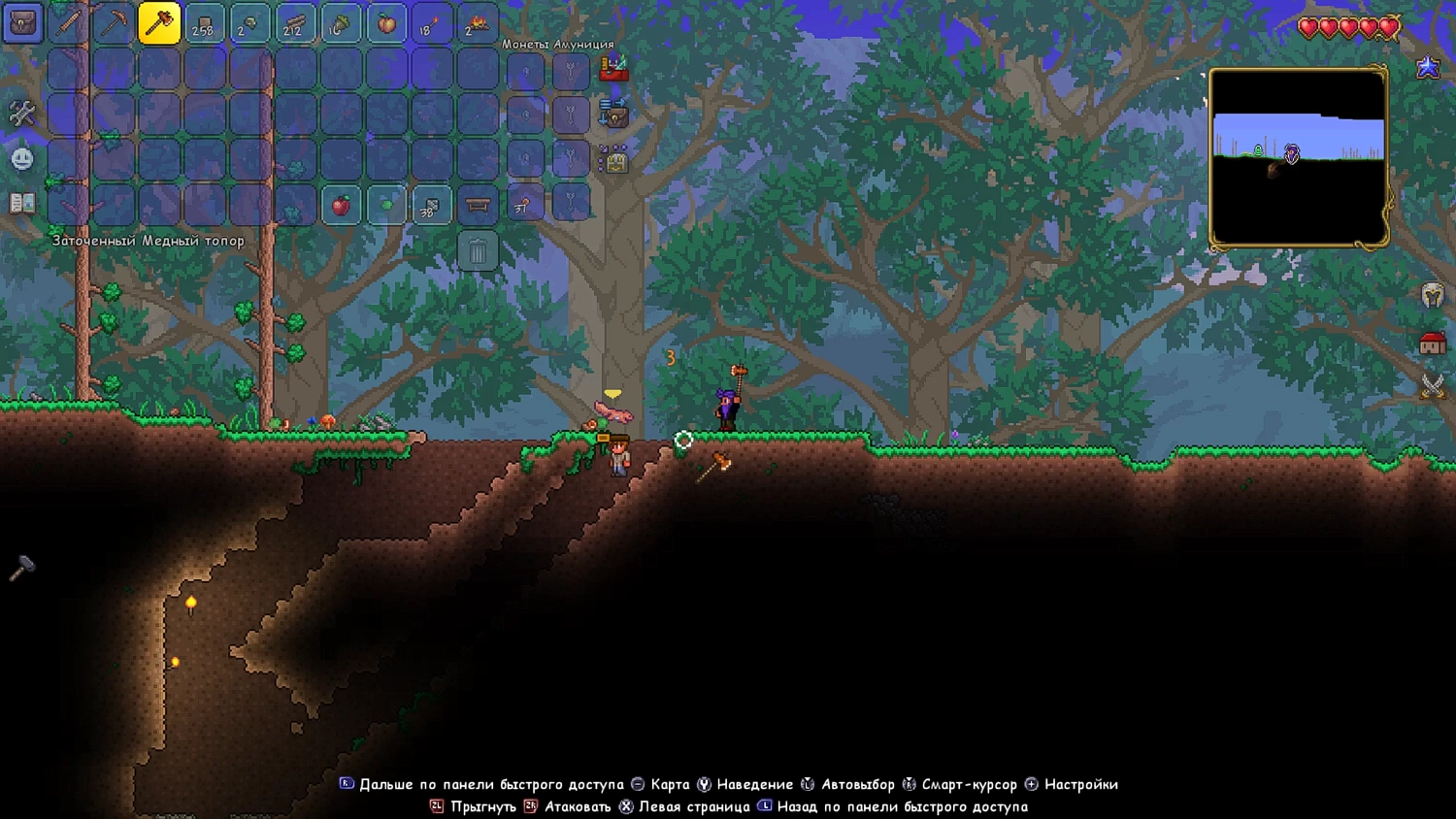
Task: Click the red toolbox crafting icon
Action: pos(613,69)
